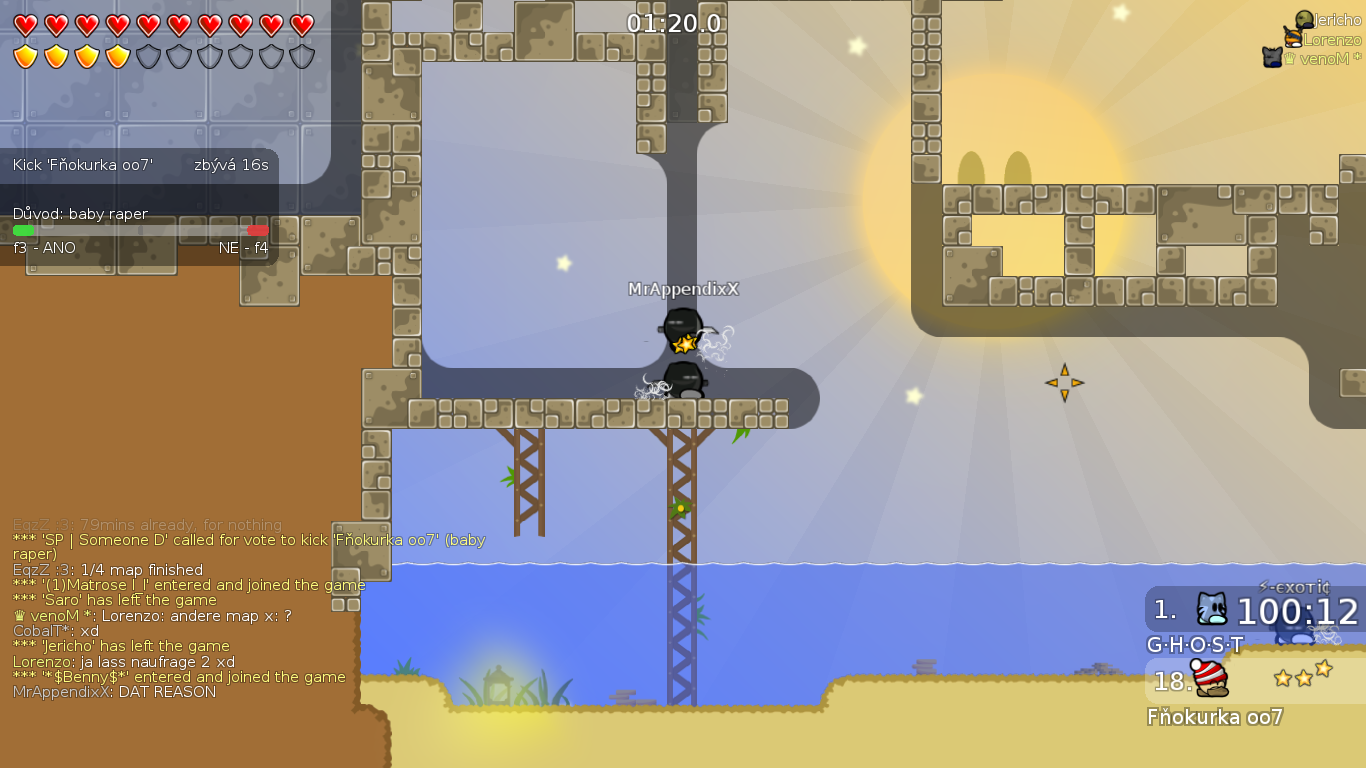Viewport: 1366px width, 768px height.
Task: Click MrAppendixX's name above his tee
Action: coord(686,287)
